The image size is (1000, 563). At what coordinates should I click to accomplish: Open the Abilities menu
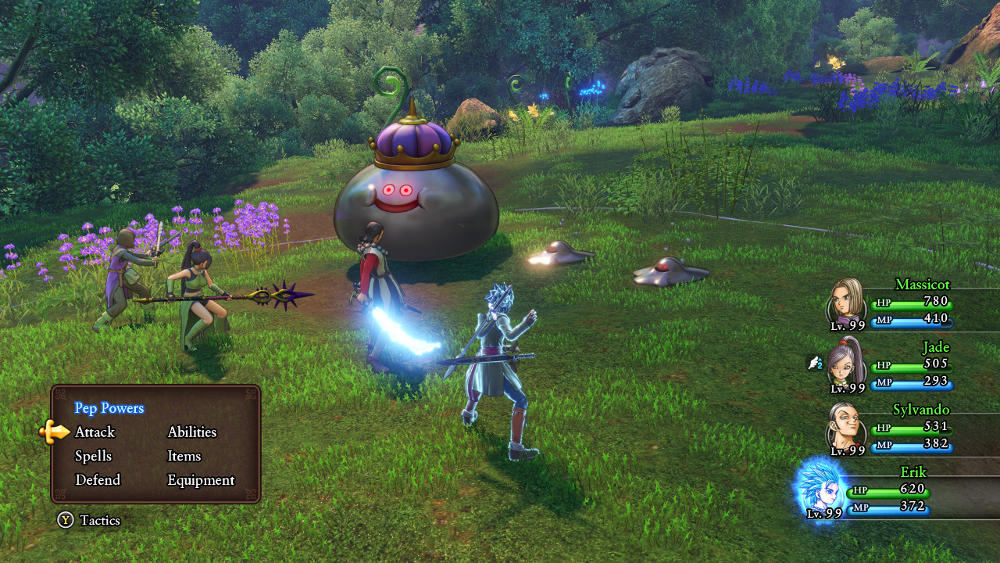[x=192, y=432]
